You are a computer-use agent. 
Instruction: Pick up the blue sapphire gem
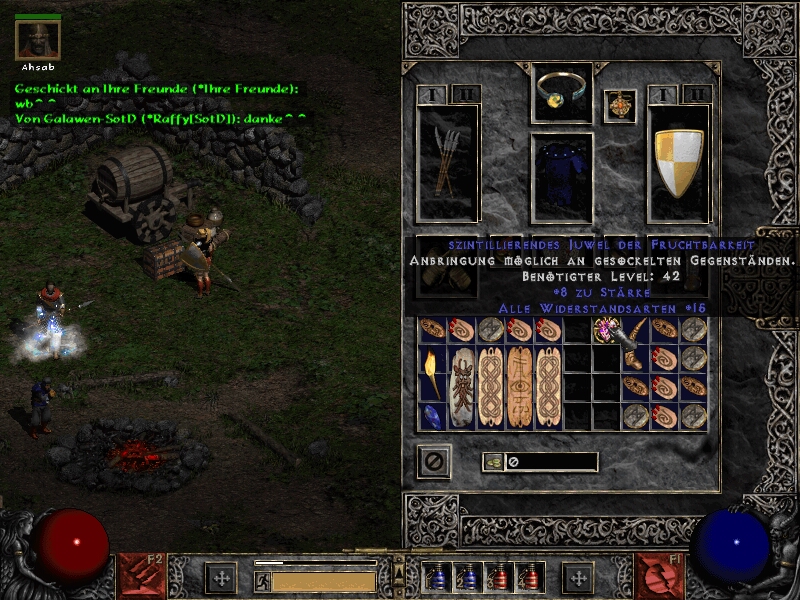tap(432, 416)
